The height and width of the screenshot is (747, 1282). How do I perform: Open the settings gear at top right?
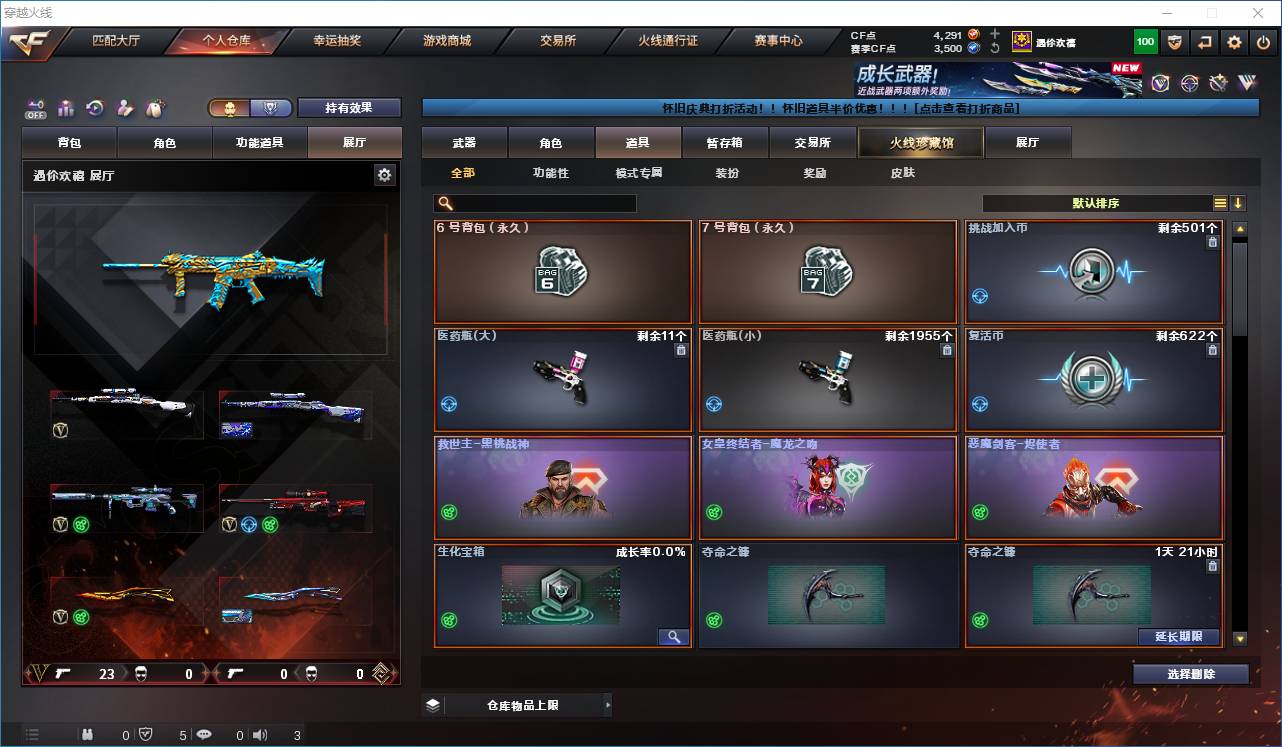pos(1233,42)
